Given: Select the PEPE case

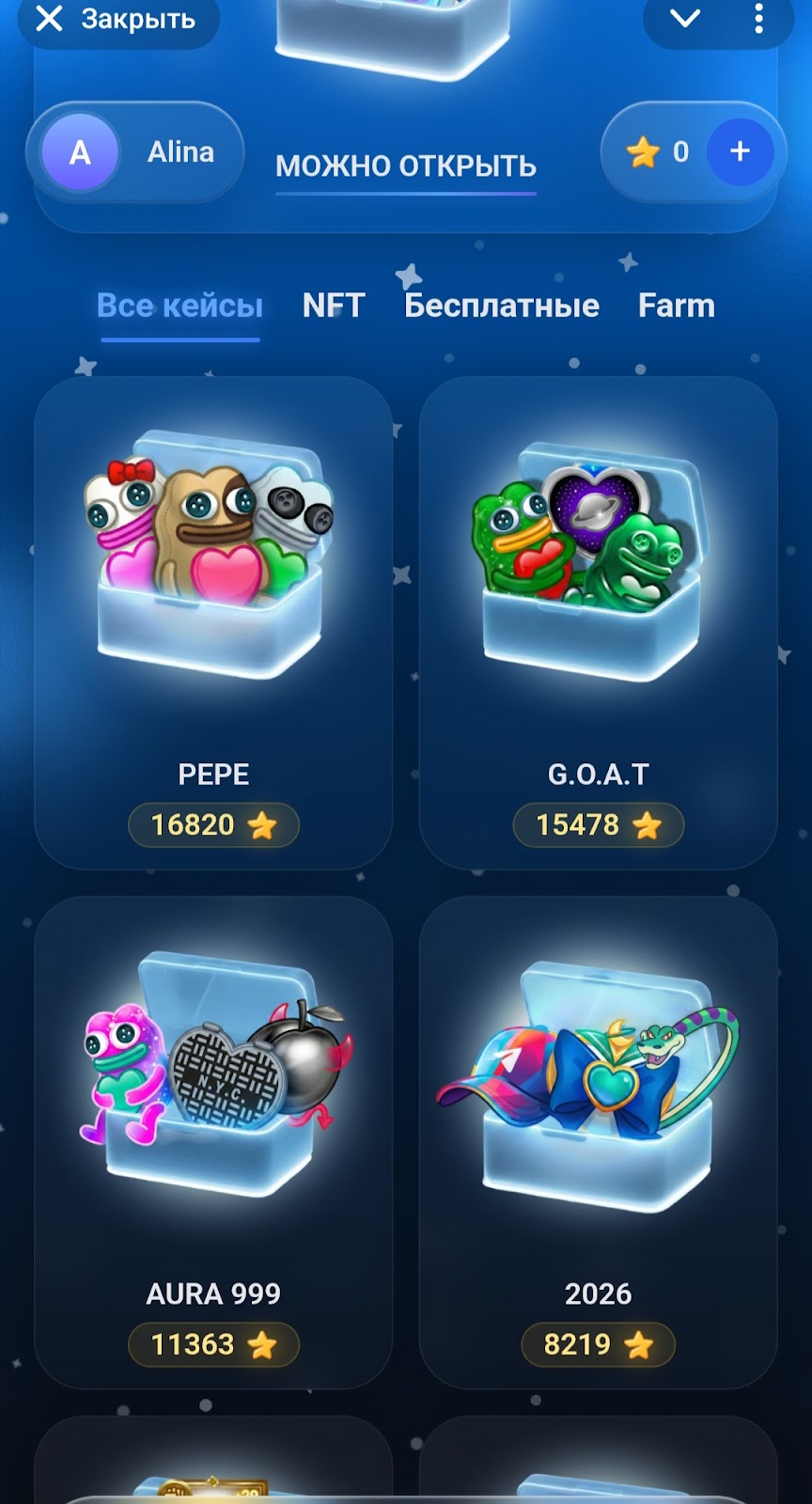Looking at the screenshot, I should 213,622.
